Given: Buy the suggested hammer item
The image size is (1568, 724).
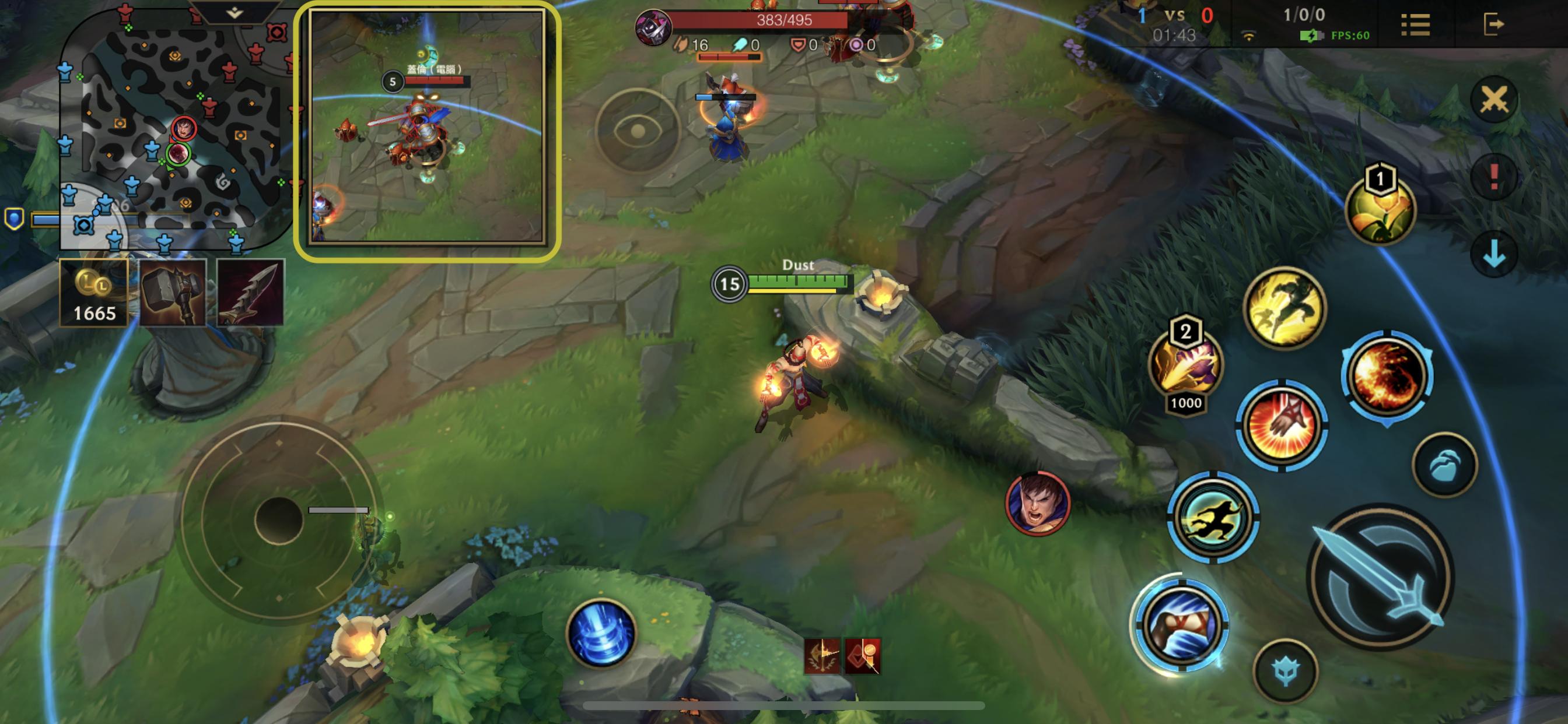Looking at the screenshot, I should coord(173,293).
